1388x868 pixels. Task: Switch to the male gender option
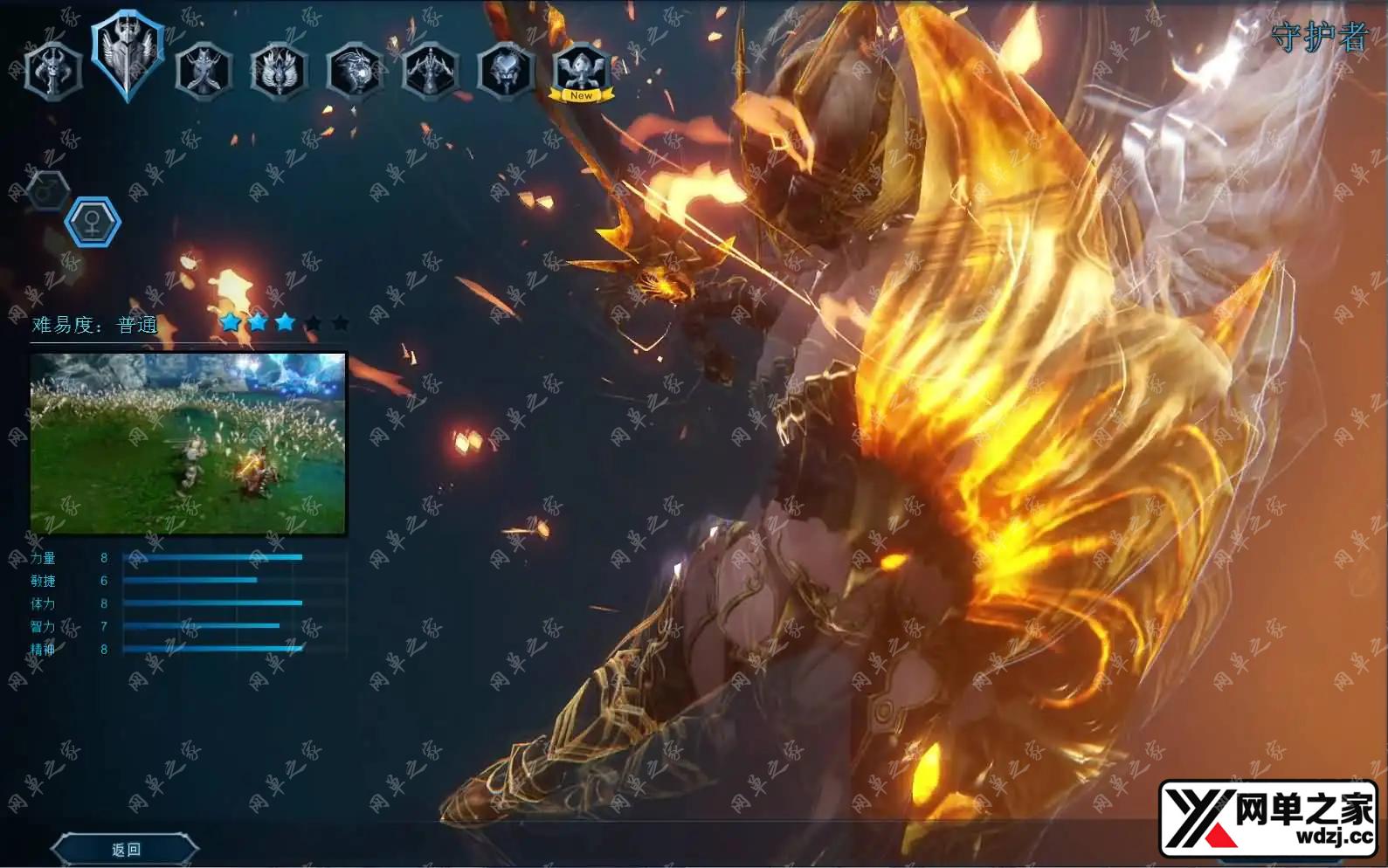click(48, 189)
